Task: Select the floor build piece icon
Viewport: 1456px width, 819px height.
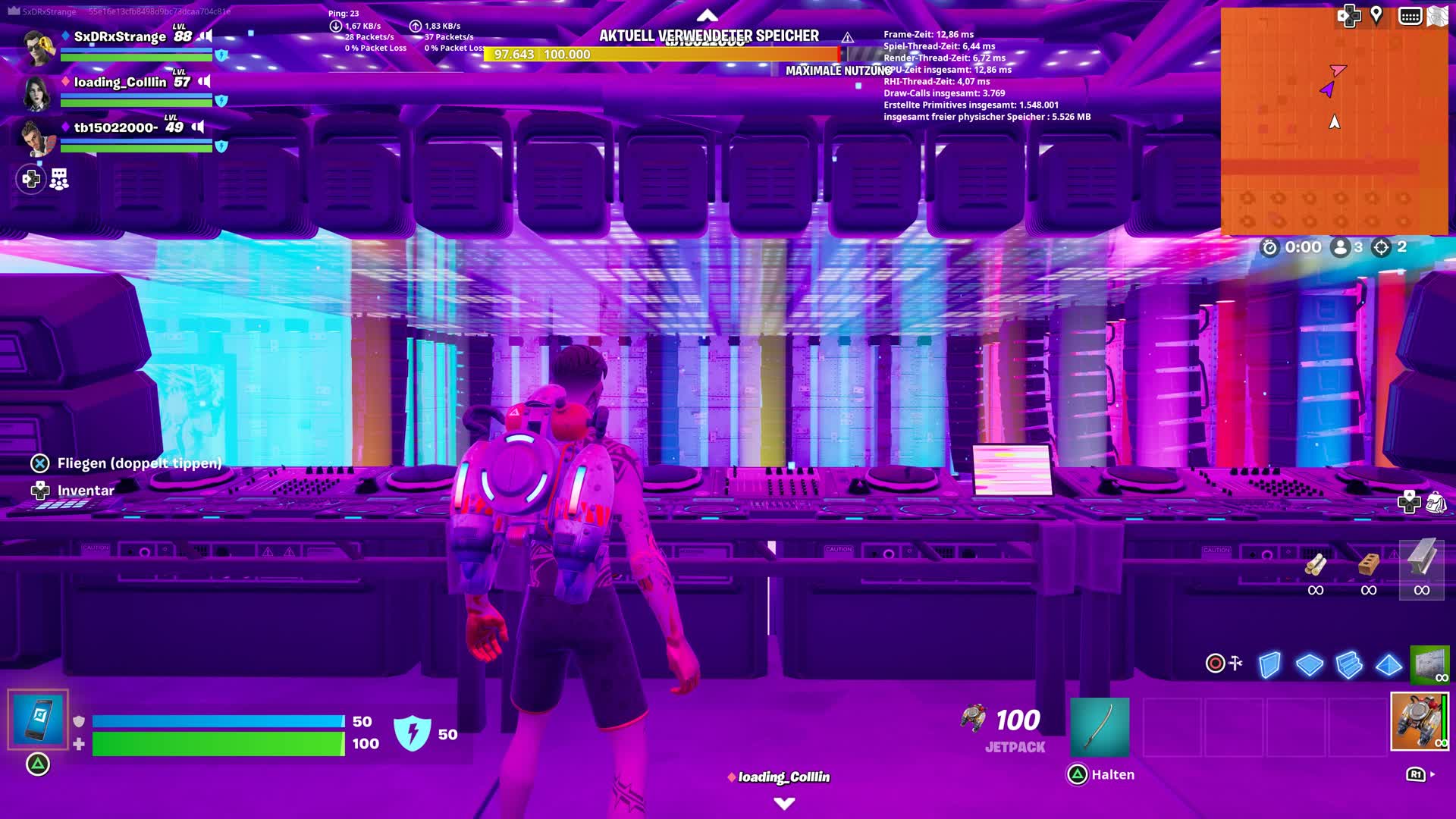Action: pyautogui.click(x=1309, y=664)
